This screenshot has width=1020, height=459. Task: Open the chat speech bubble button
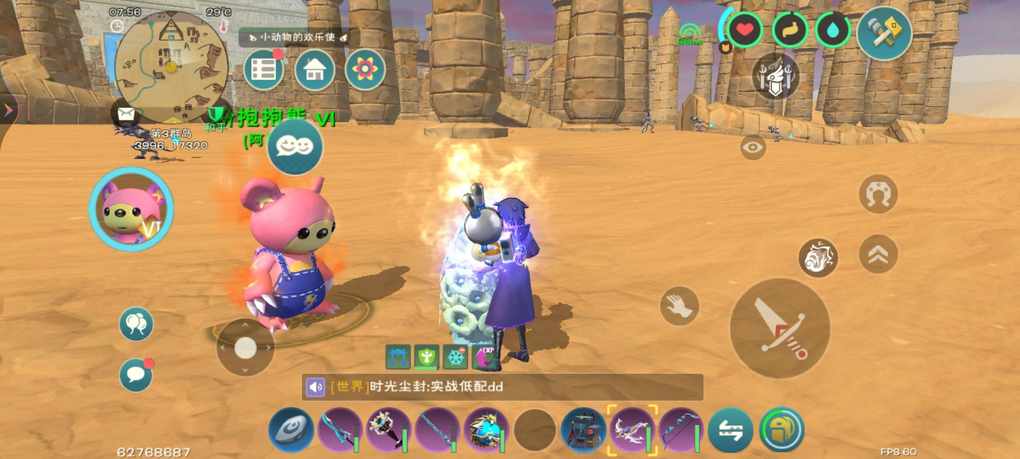coord(136,375)
